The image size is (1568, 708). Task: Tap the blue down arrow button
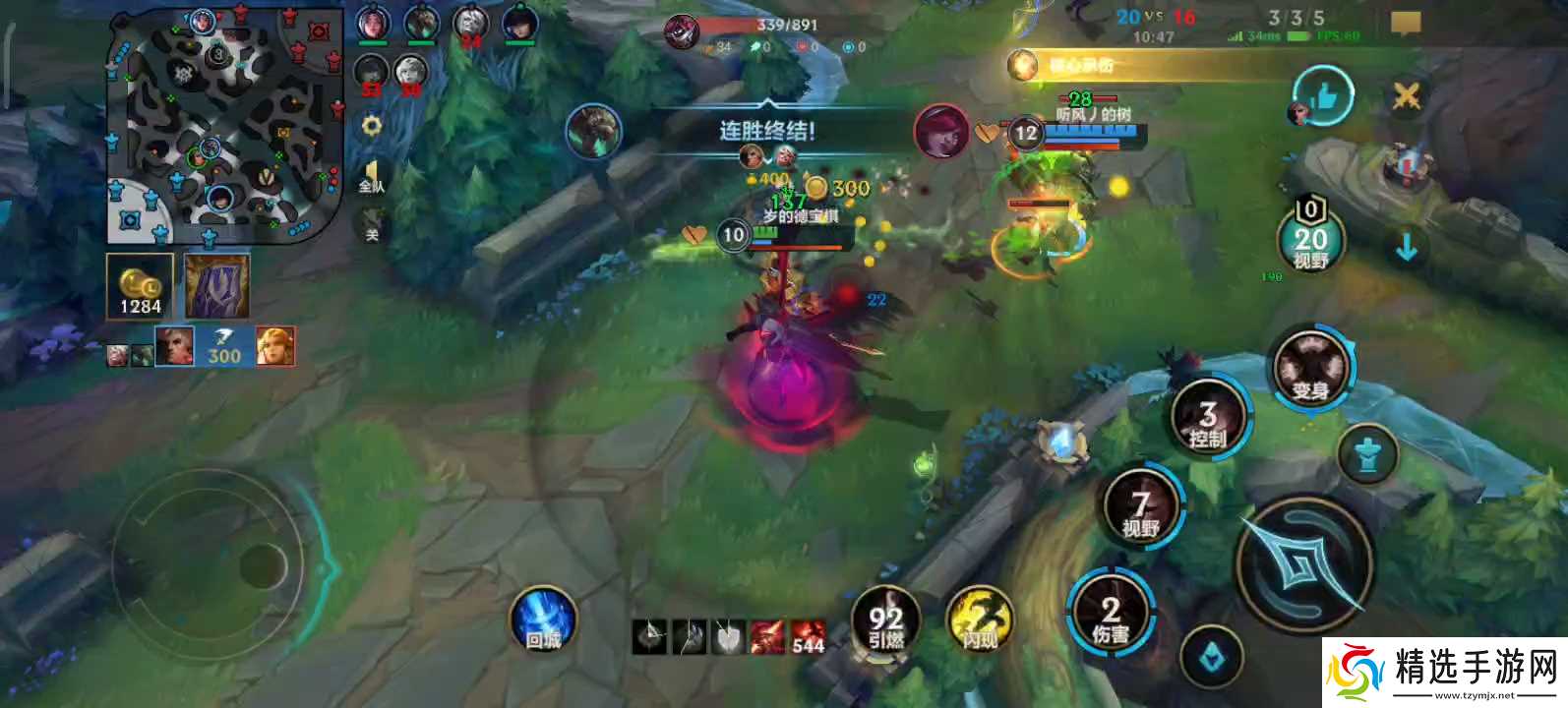[1407, 246]
